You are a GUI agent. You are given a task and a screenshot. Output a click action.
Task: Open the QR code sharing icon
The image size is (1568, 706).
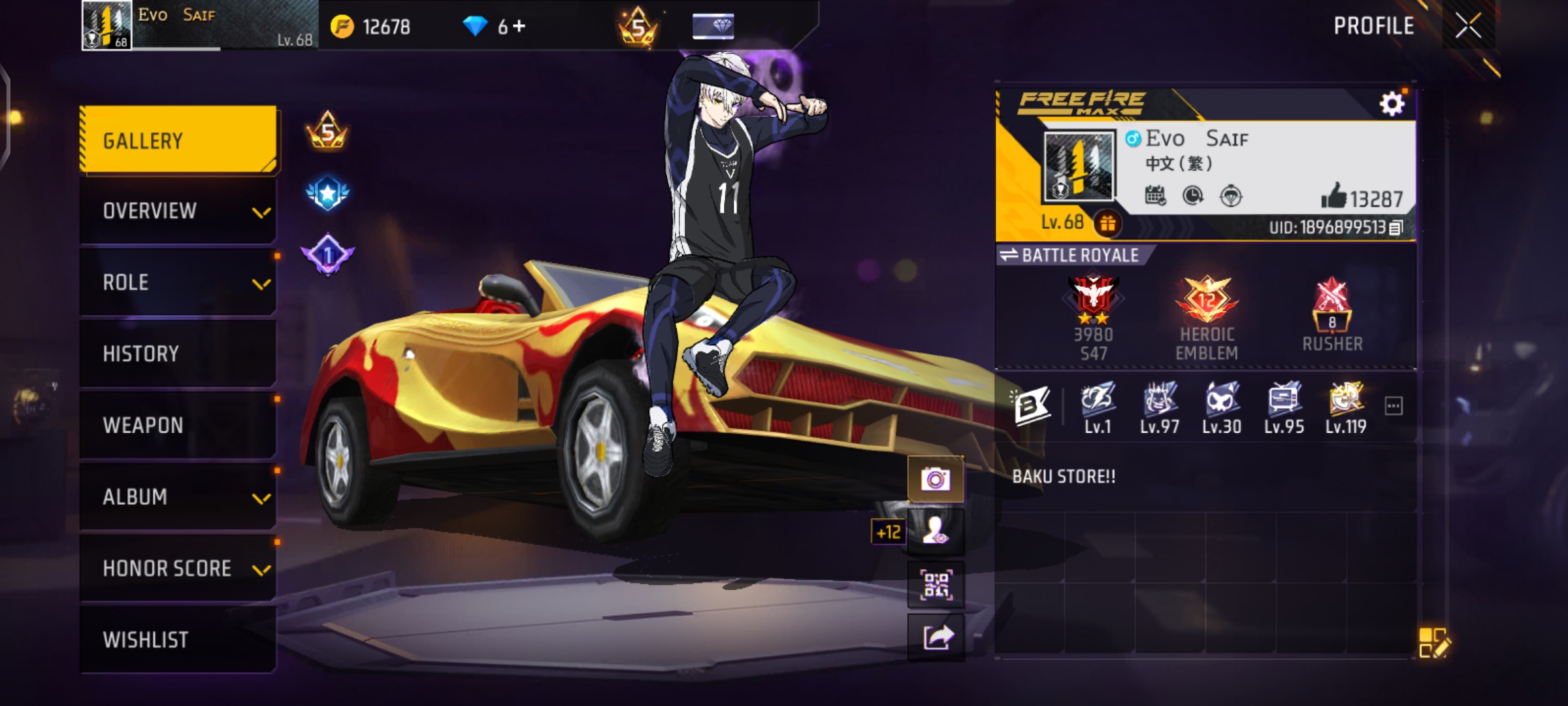click(x=936, y=584)
